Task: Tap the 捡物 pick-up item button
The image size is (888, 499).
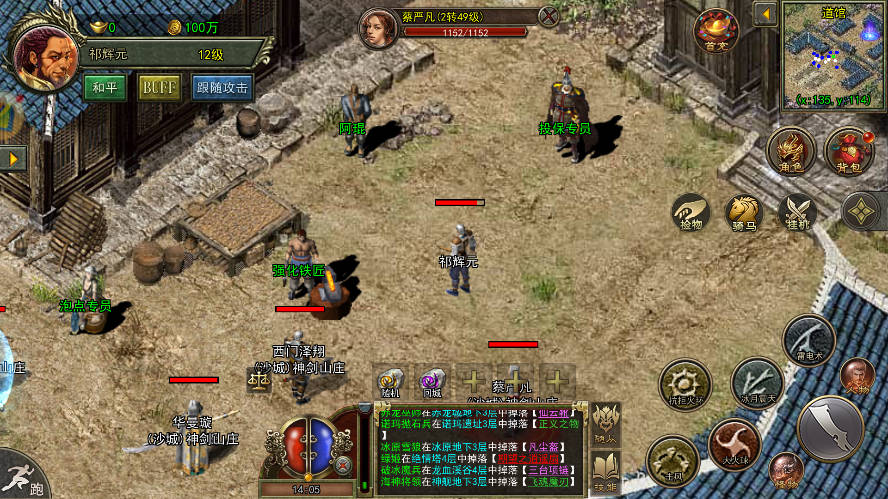Action: (690, 213)
